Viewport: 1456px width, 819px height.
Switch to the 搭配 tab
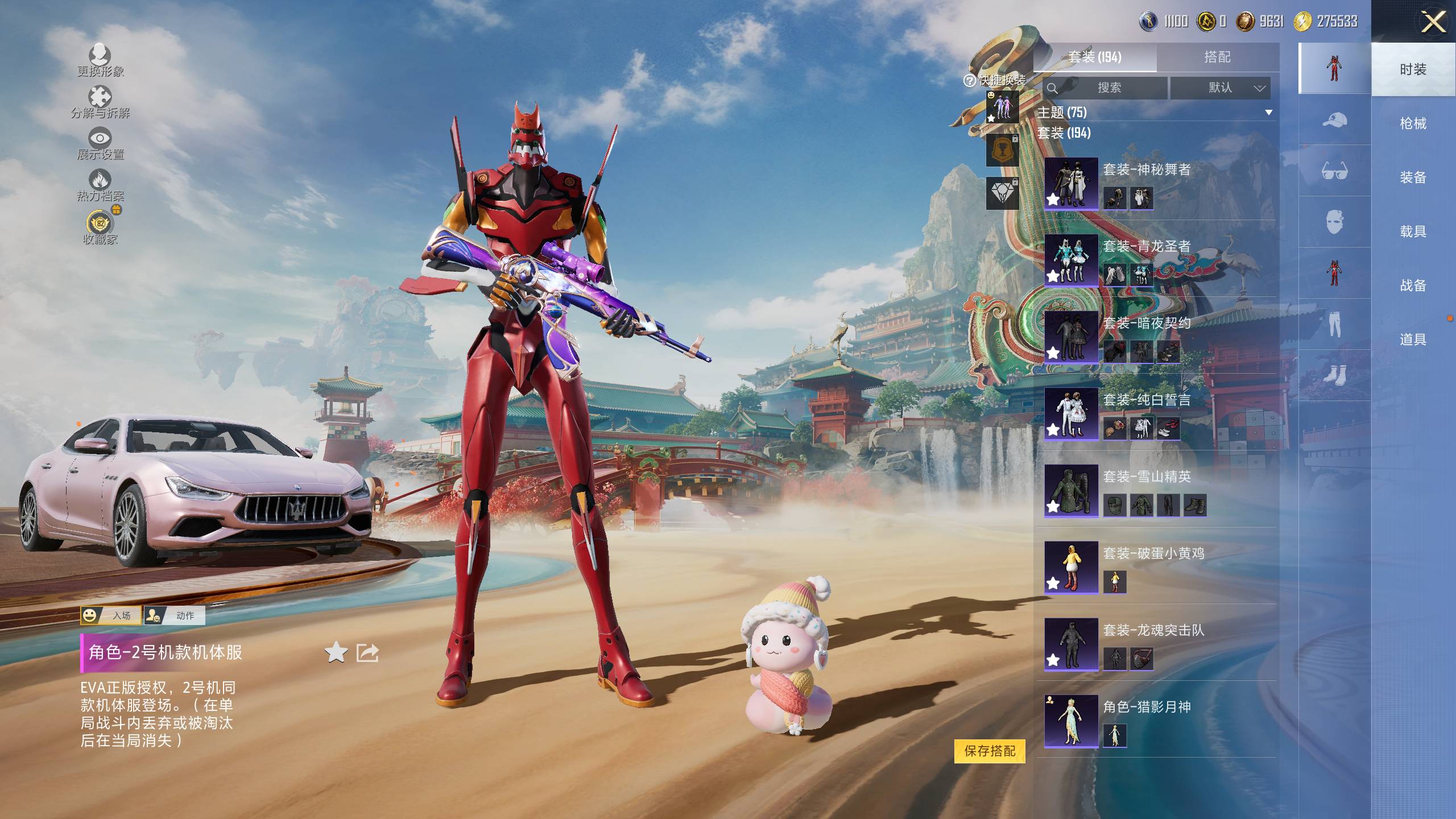pos(1217,57)
